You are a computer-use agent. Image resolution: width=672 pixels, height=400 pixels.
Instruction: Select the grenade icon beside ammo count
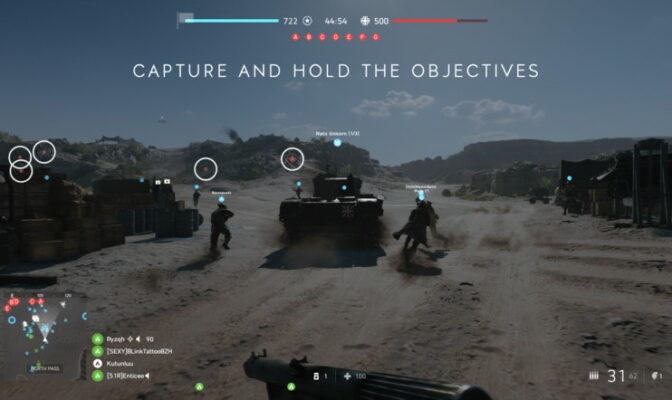point(657,375)
